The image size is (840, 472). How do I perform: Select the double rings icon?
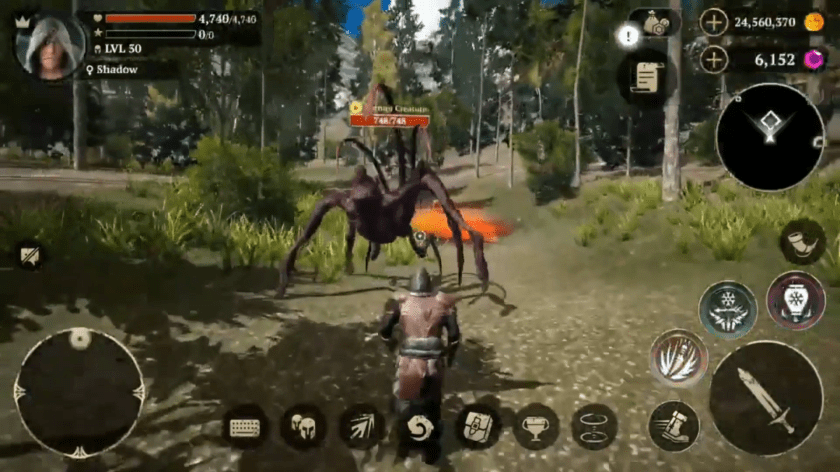pyautogui.click(x=594, y=427)
